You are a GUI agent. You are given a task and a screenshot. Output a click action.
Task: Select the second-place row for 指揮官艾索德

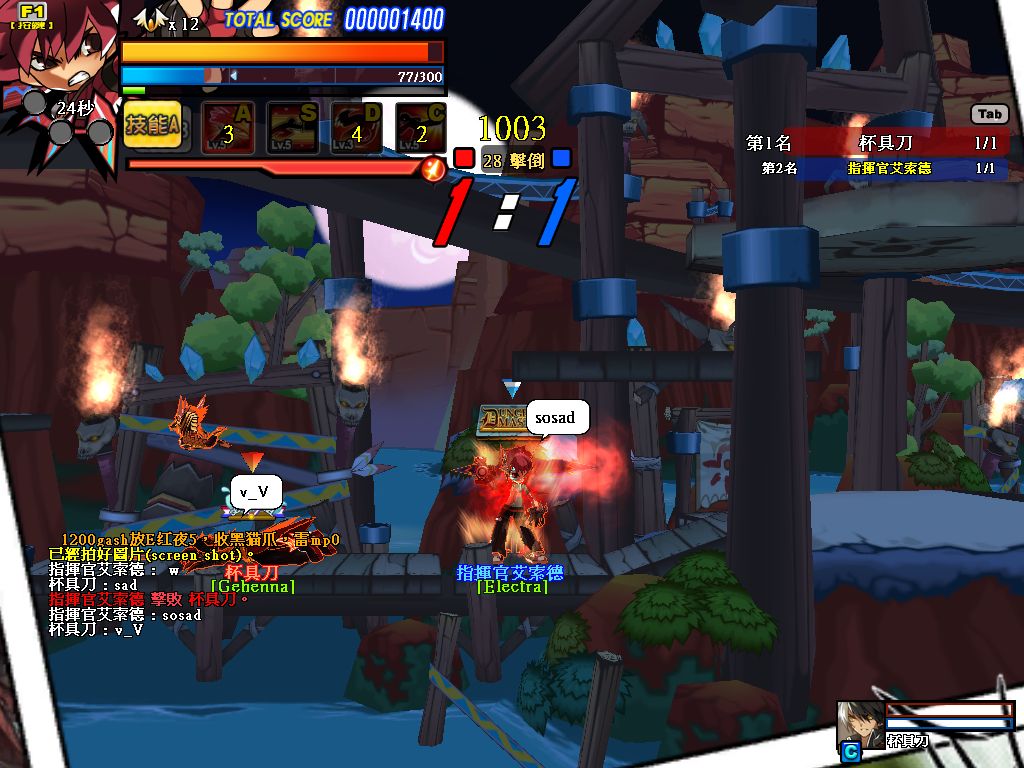[x=876, y=168]
